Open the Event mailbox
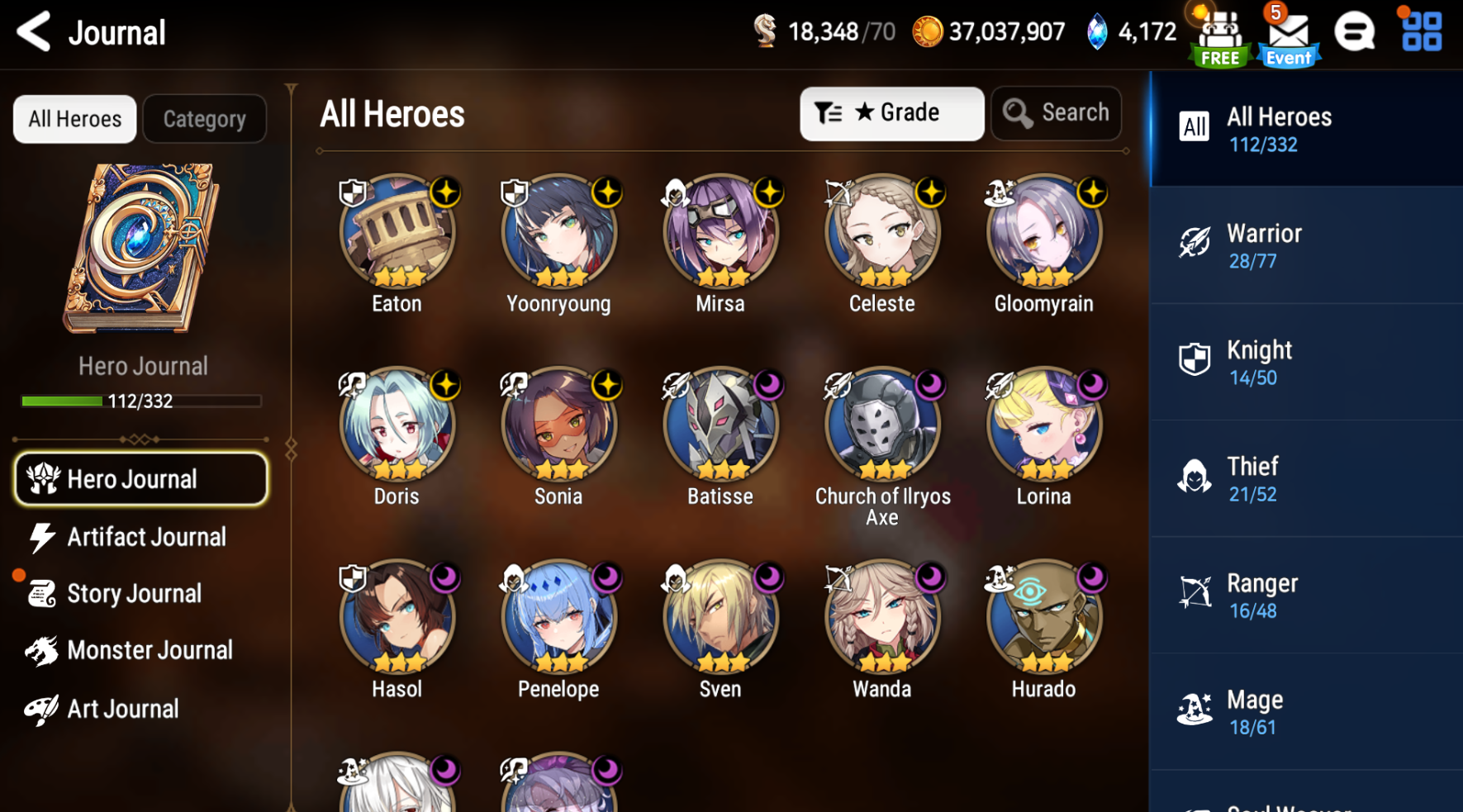This screenshot has width=1463, height=812. (1287, 33)
